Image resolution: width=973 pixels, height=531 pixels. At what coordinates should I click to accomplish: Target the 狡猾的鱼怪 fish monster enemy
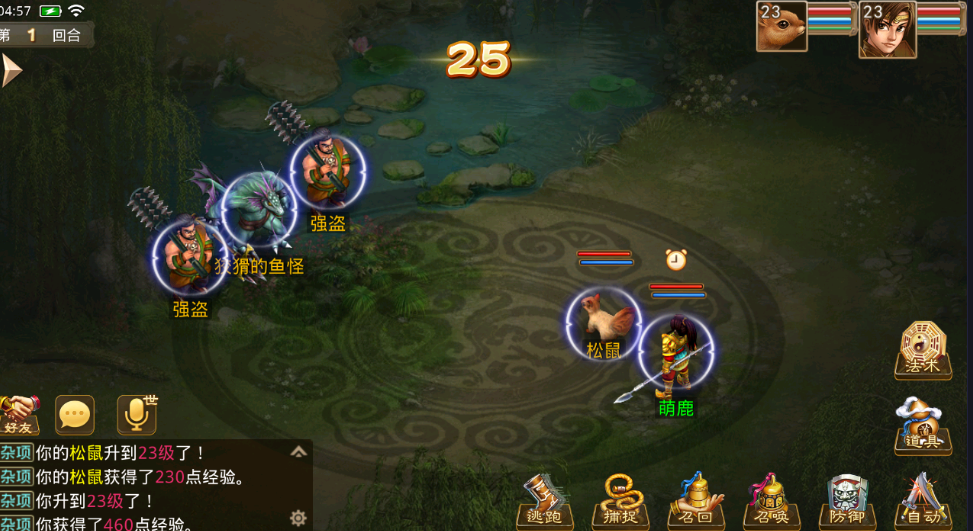point(258,212)
